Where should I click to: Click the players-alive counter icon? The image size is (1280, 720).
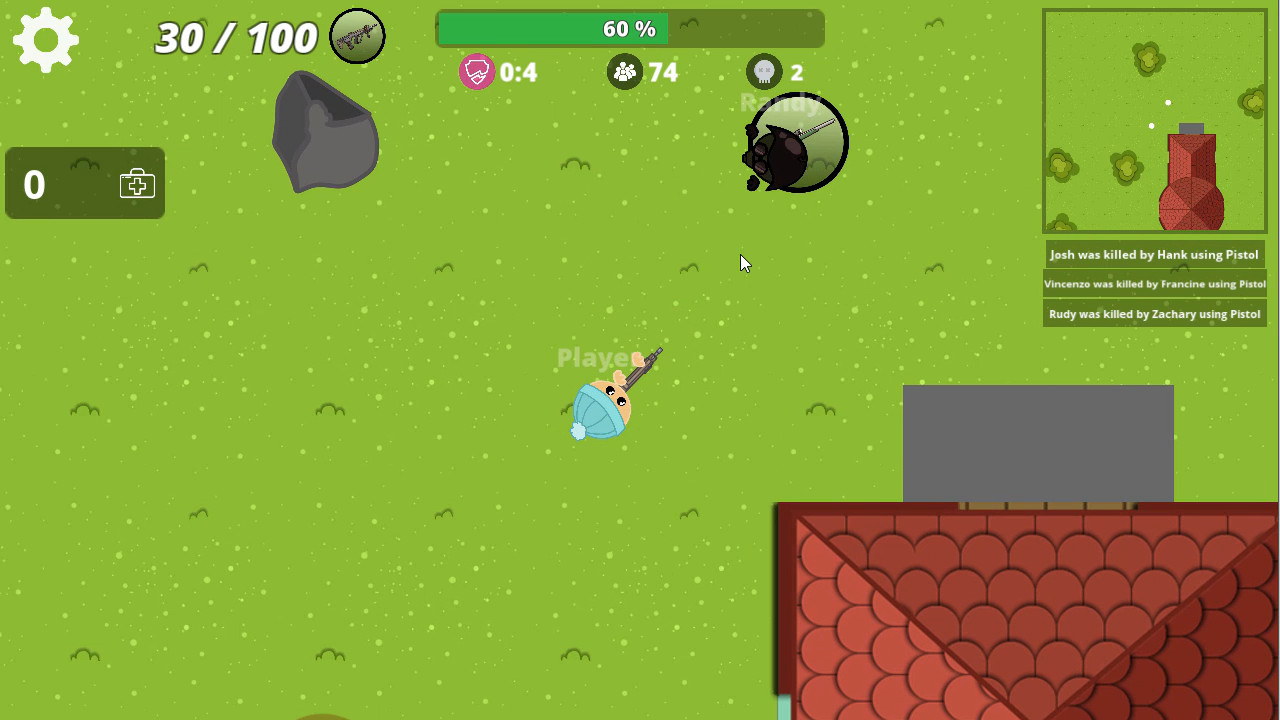[625, 72]
